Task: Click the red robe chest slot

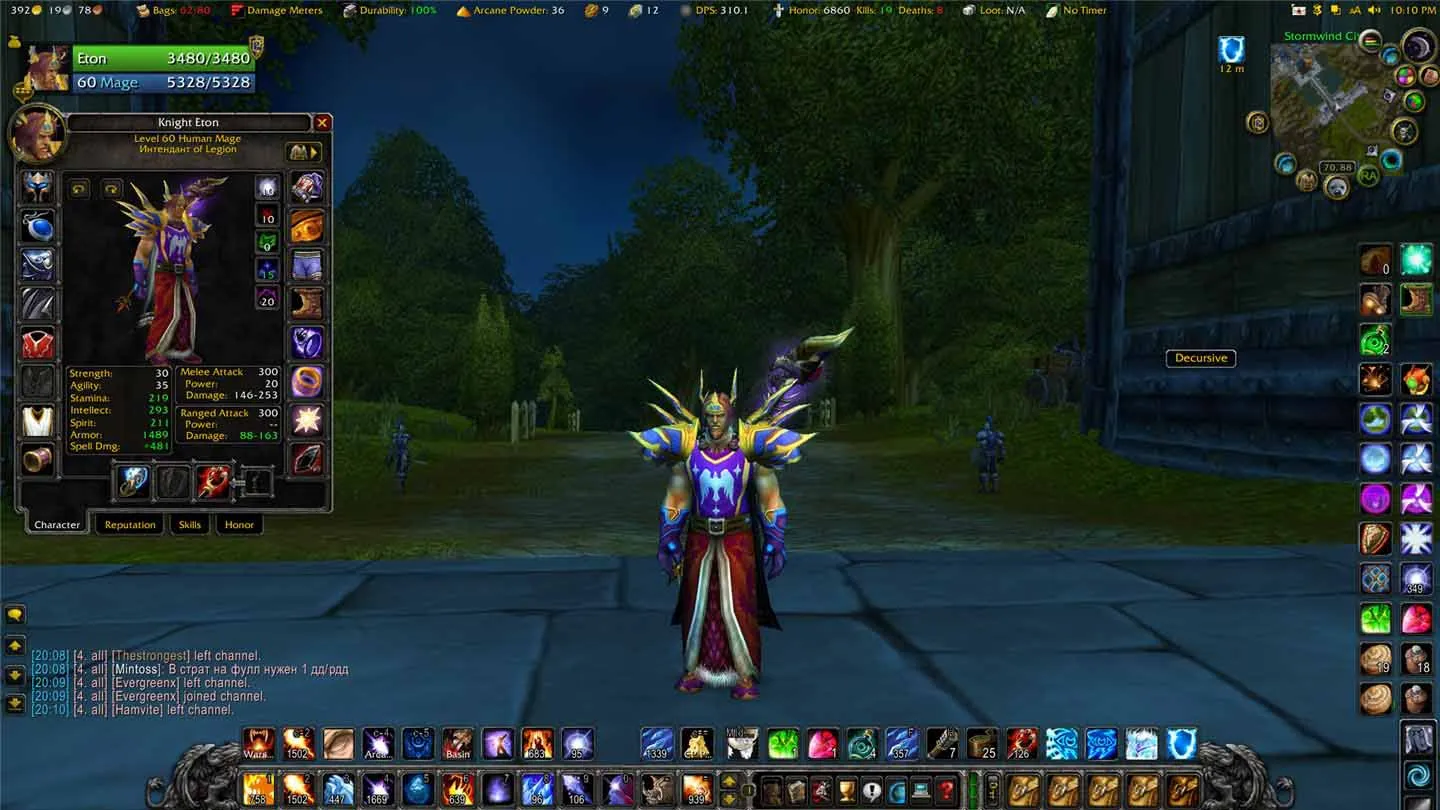Action: pyautogui.click(x=38, y=343)
